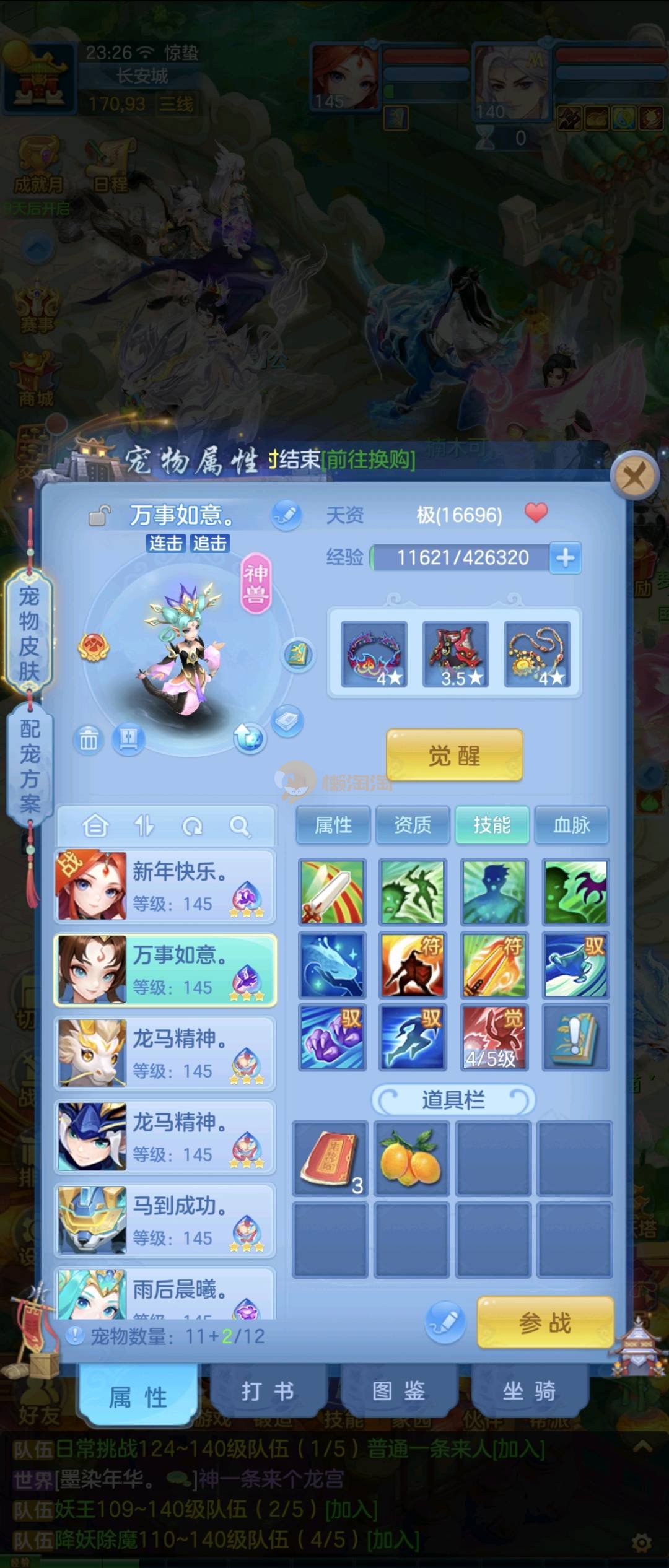Viewport: 669px width, 1568px height.
Task: Open the 配宠方案 pet plan side tab
Action: tap(29, 765)
